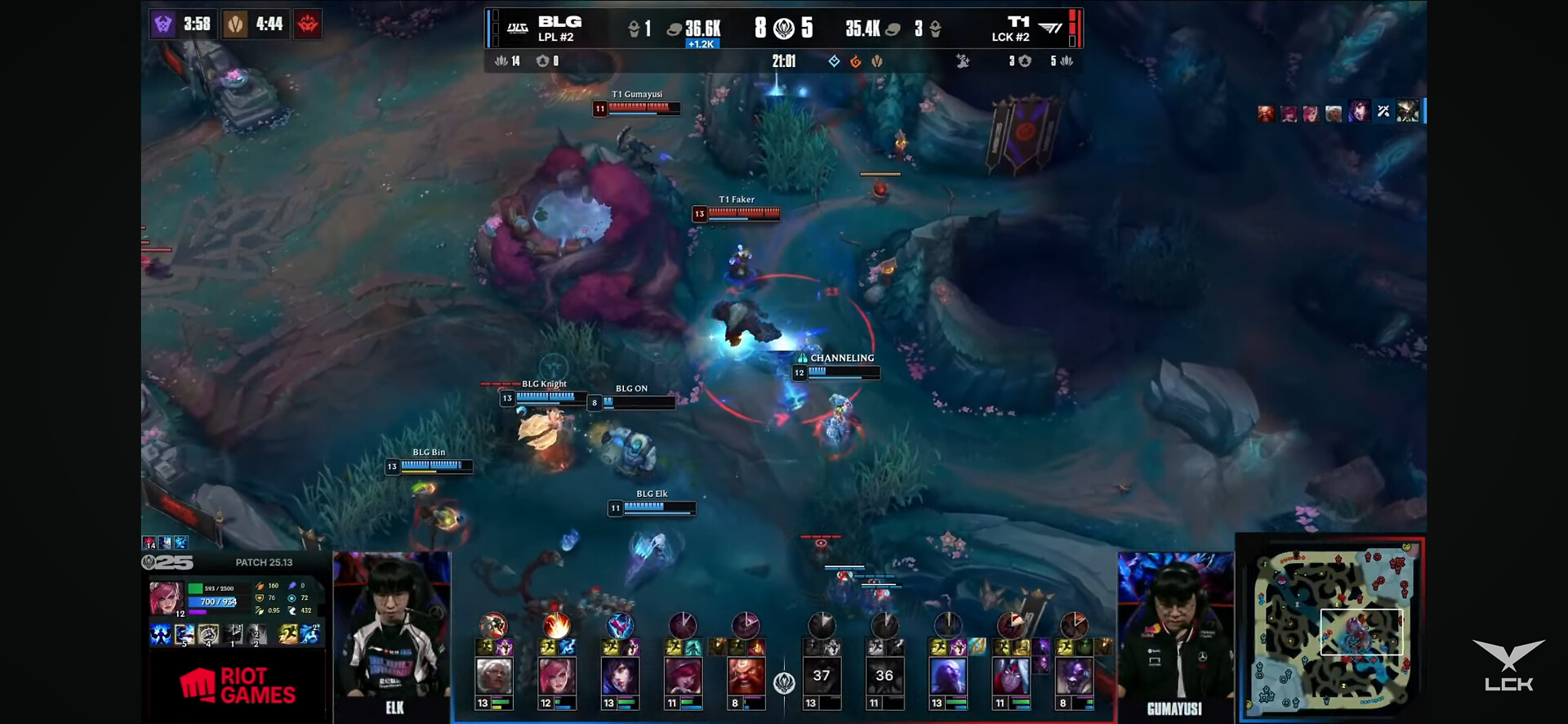Click the blue ultimate icon above Ahri's scoreboard portrait
This screenshot has width=1568, height=724.
point(620,626)
